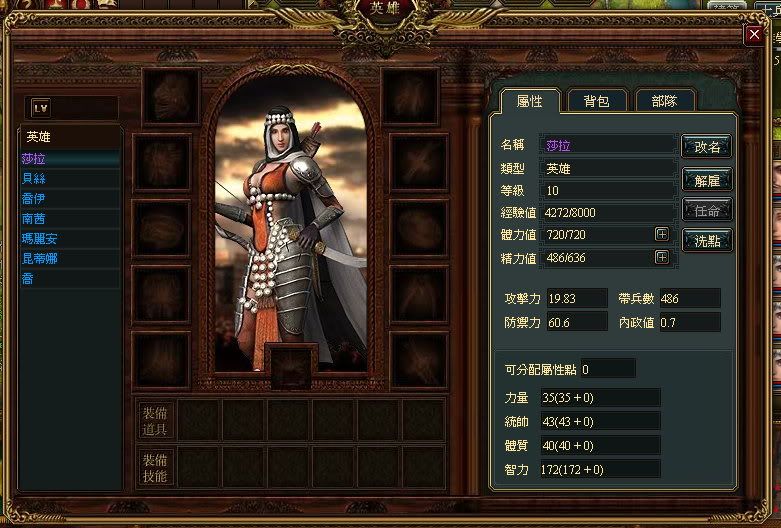
Task: Pick hero 喬 at the list bottom
Action: tap(28, 278)
